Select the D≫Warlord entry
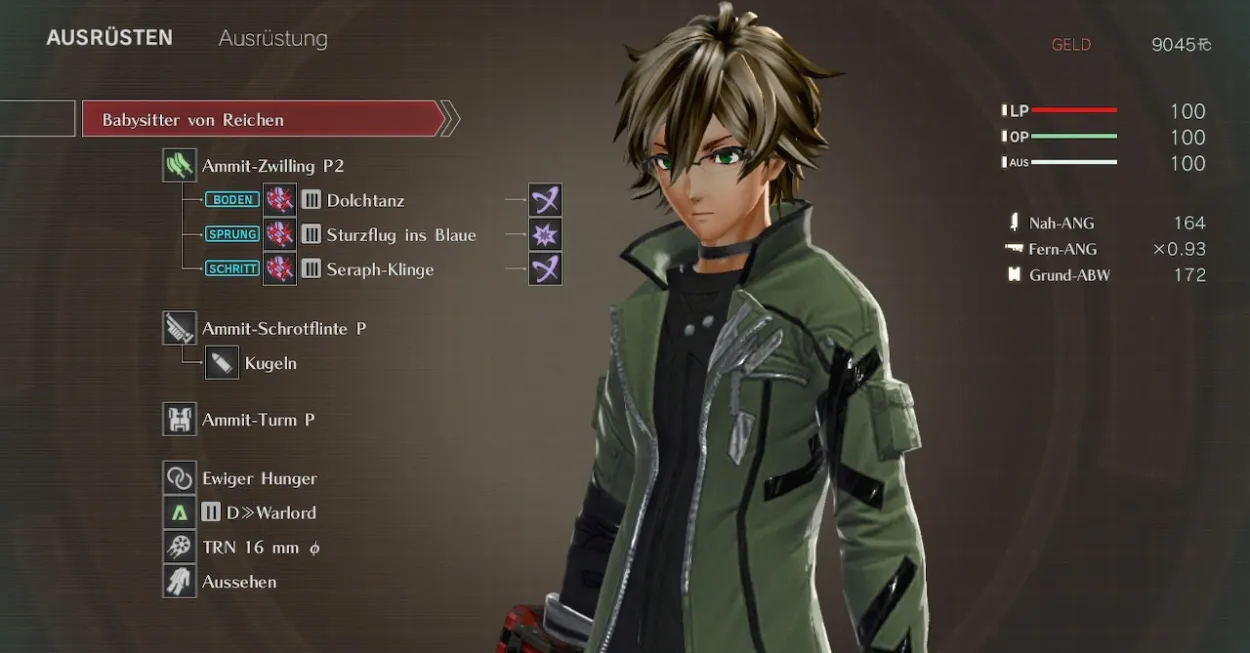This screenshot has width=1250, height=653. point(270,513)
